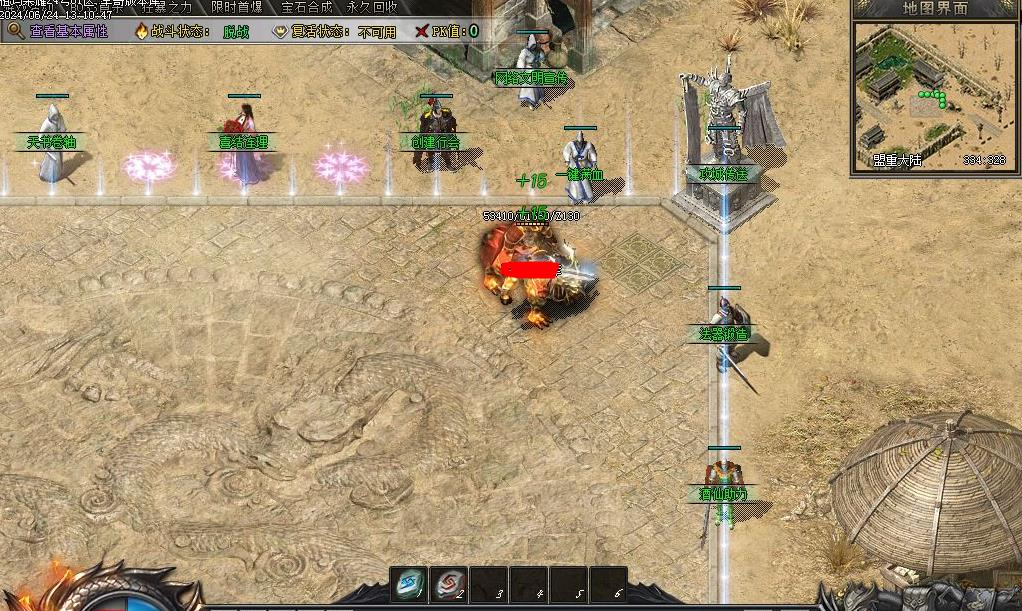Image resolution: width=1022 pixels, height=611 pixels.
Task: Use the blue scroll in hotbar slot 1
Action: (408, 585)
